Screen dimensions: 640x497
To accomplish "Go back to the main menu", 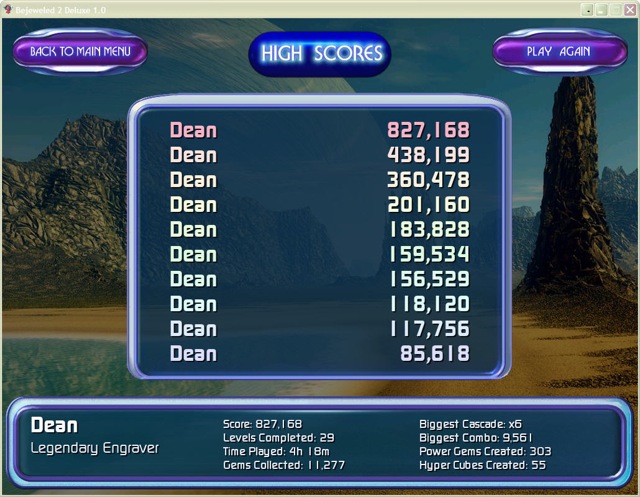I will [x=80, y=51].
